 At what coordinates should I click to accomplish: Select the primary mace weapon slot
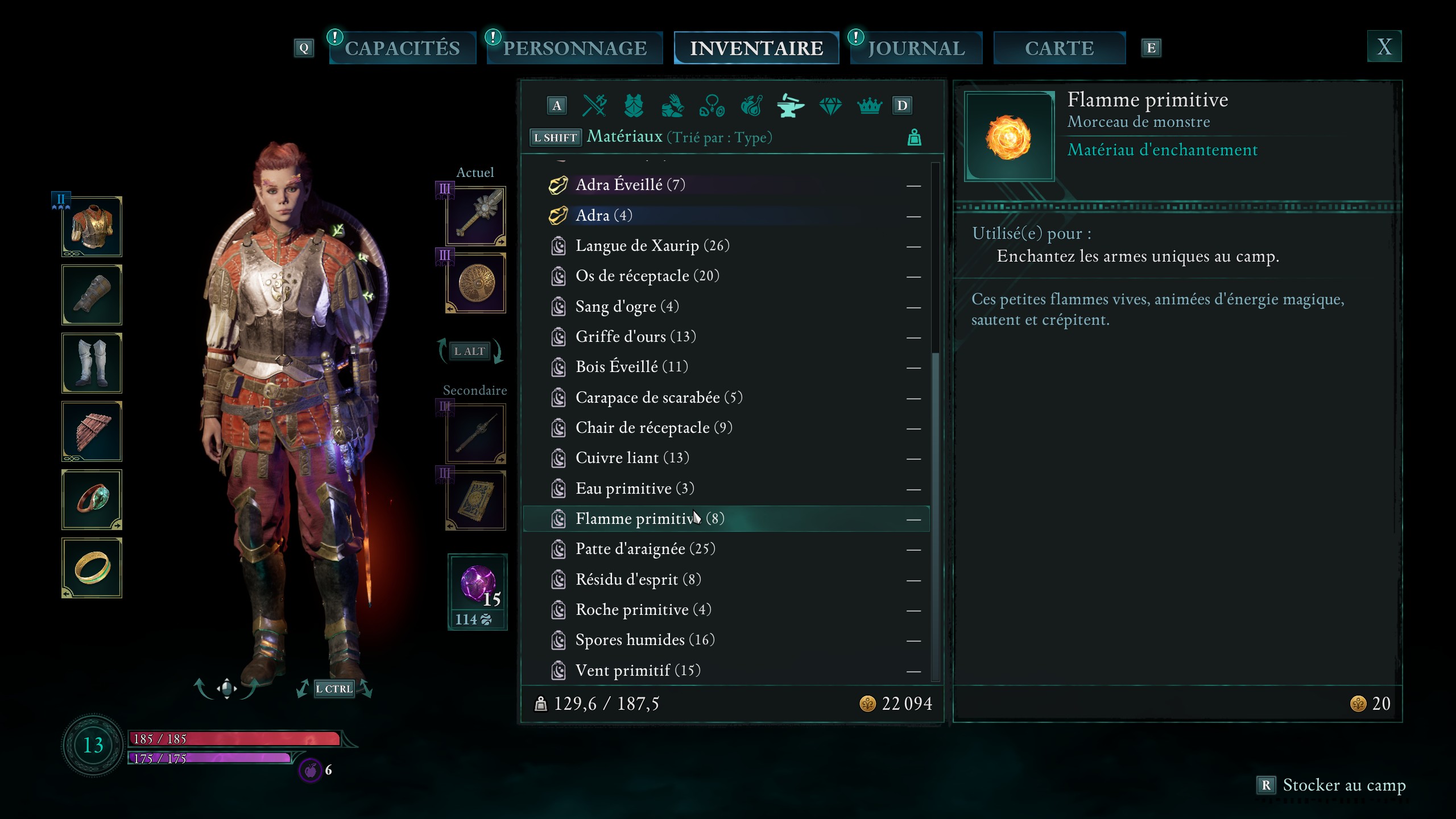tap(476, 217)
